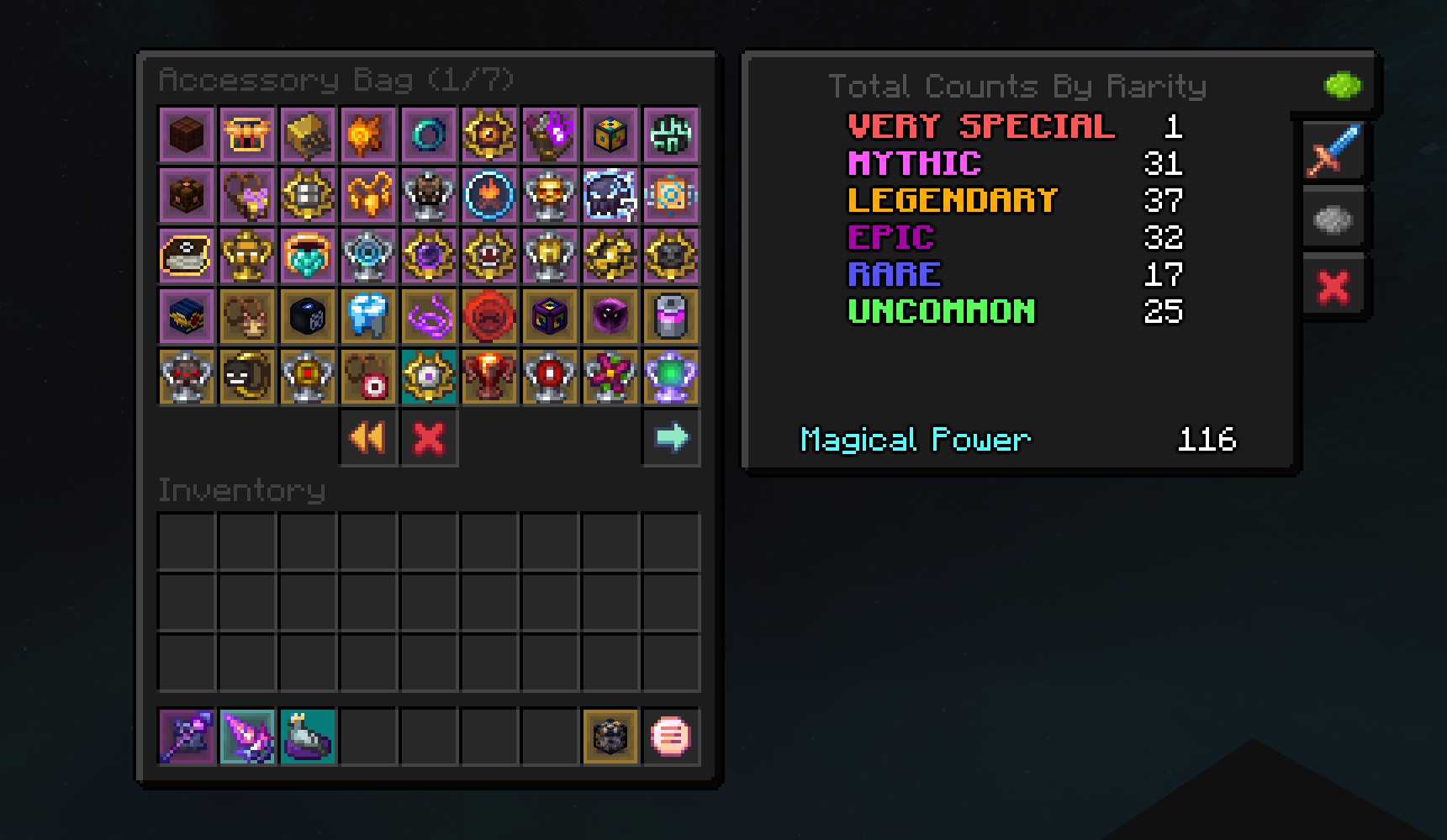Choose the teal ring accessory
Image resolution: width=1447 pixels, height=840 pixels.
pos(429,135)
